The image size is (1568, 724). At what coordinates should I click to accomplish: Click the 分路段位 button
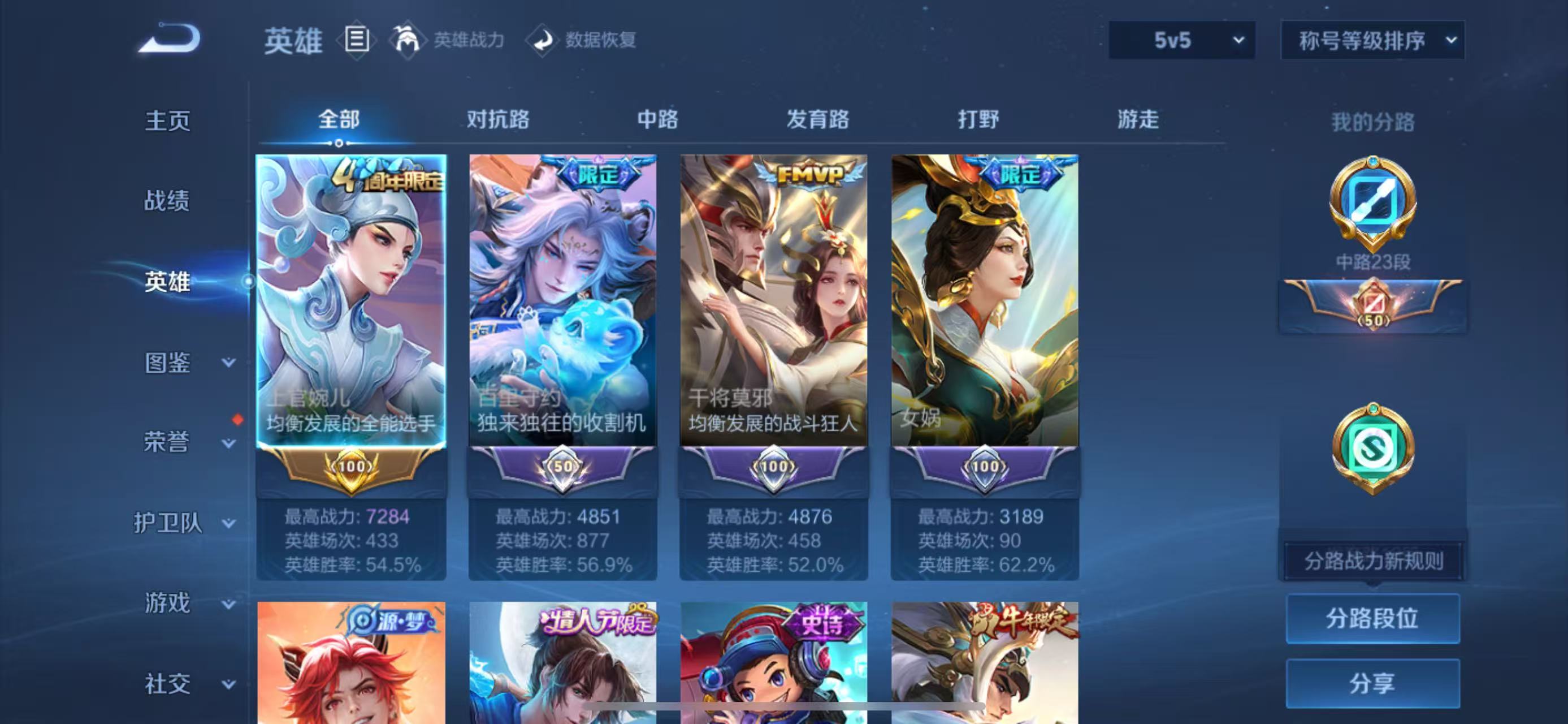[1372, 619]
